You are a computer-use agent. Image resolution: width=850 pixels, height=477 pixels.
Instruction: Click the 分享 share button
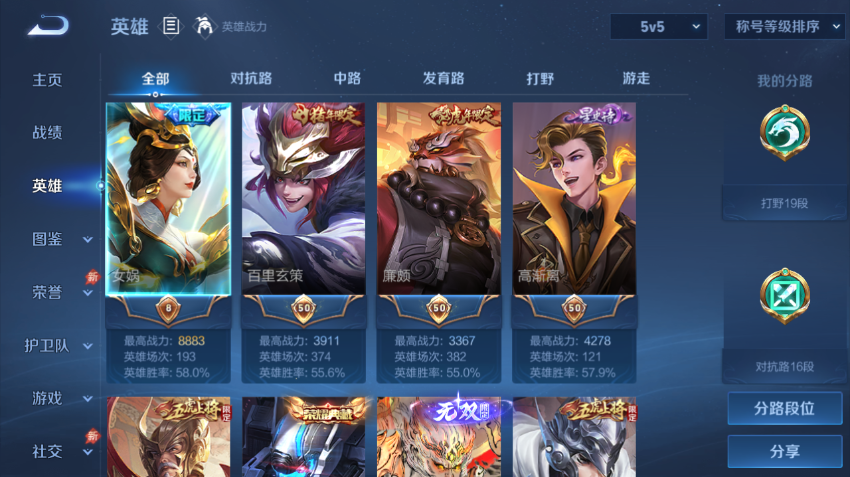tap(784, 452)
